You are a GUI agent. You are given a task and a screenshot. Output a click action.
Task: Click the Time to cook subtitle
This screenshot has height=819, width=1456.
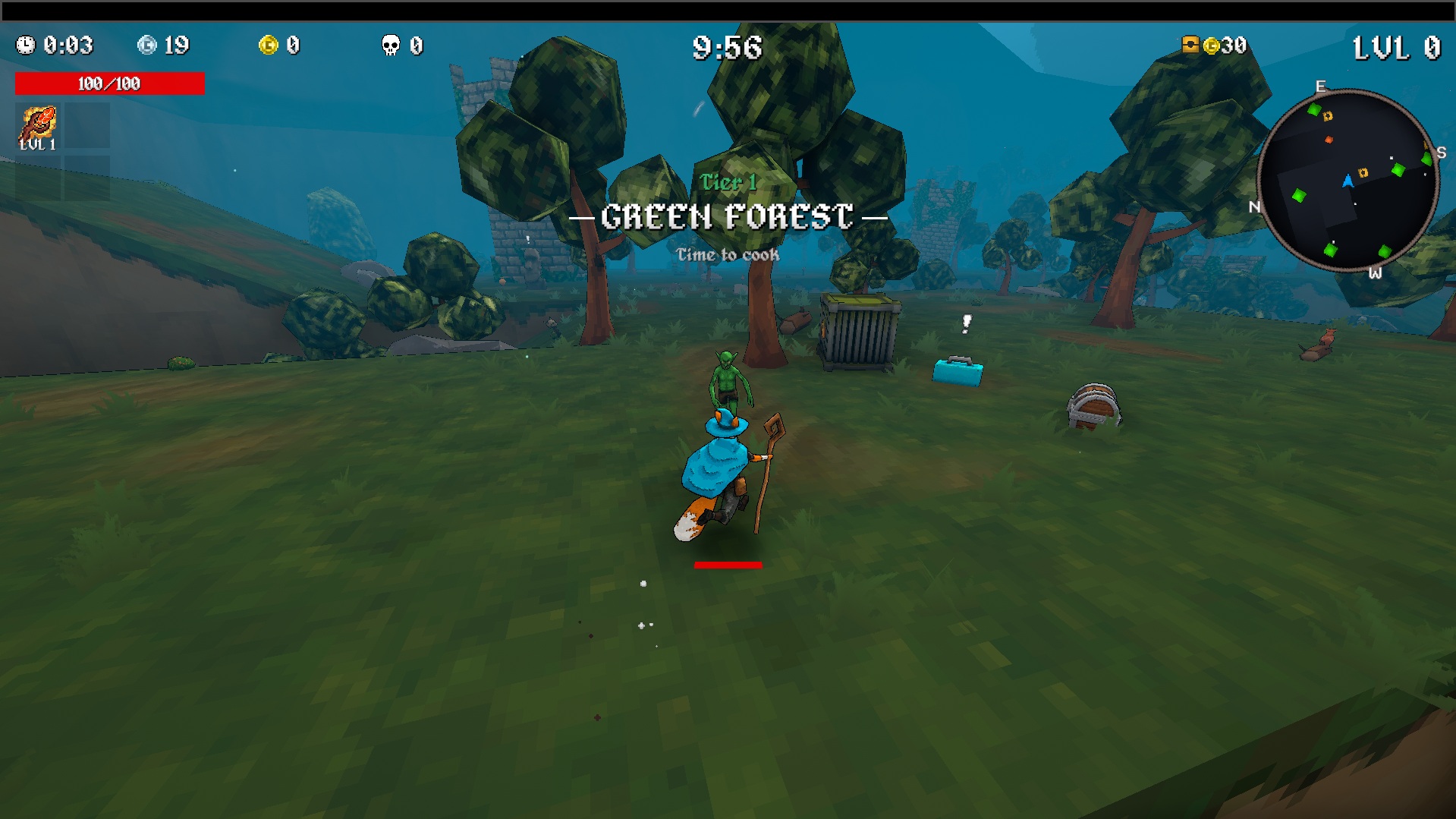(728, 255)
